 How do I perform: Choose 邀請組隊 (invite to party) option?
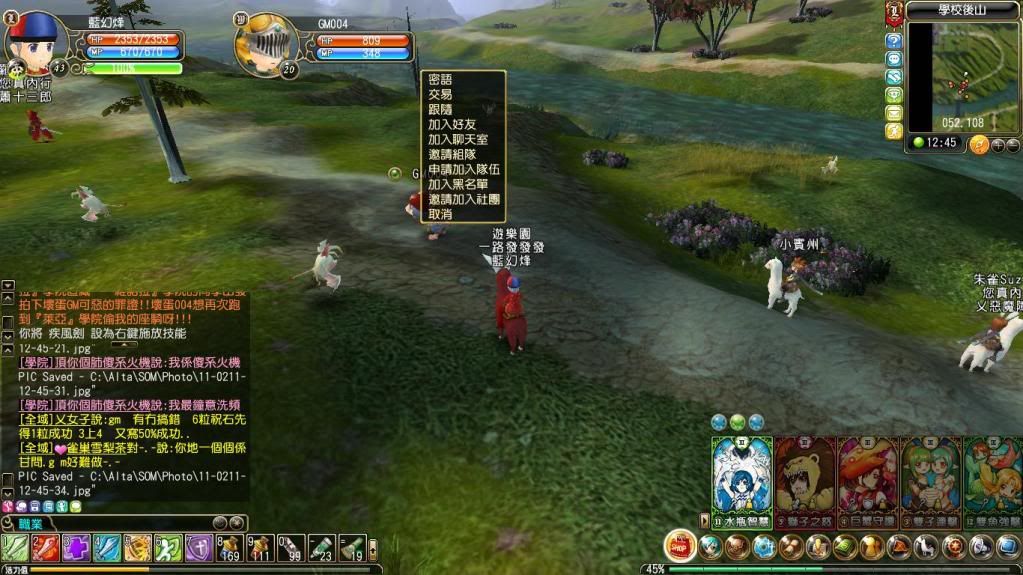click(452, 154)
